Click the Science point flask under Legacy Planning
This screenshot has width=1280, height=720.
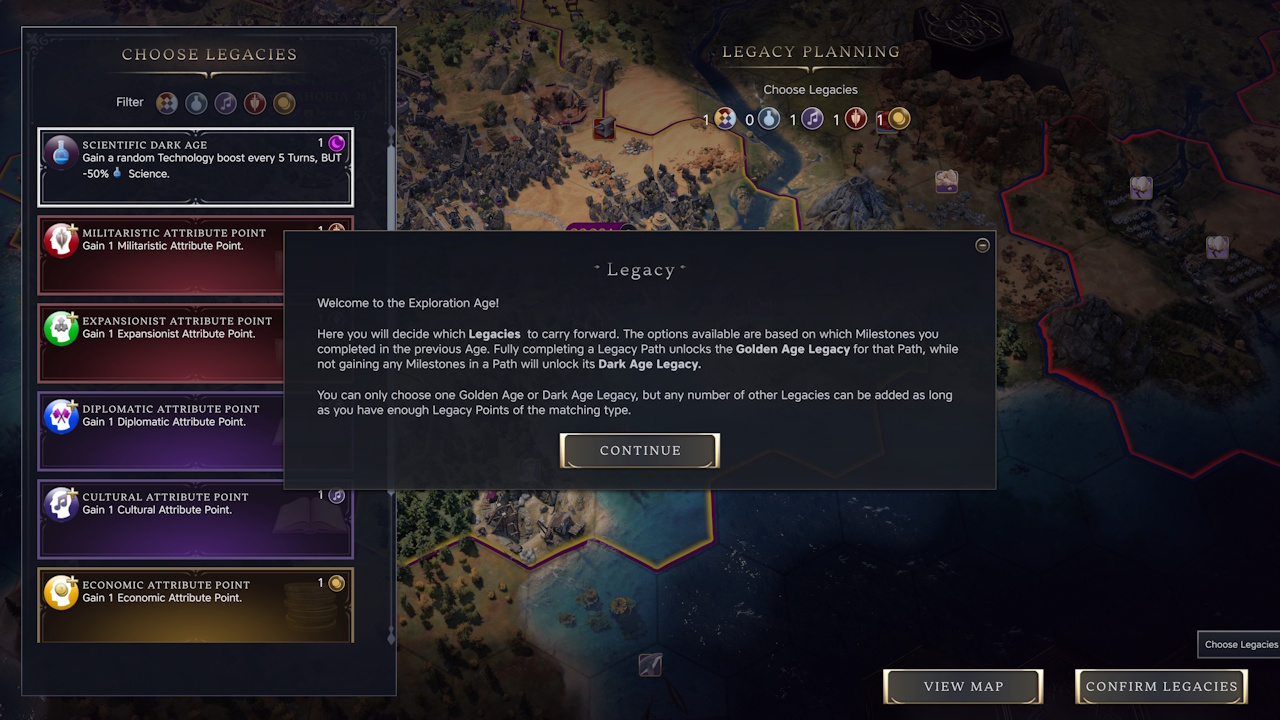768,118
